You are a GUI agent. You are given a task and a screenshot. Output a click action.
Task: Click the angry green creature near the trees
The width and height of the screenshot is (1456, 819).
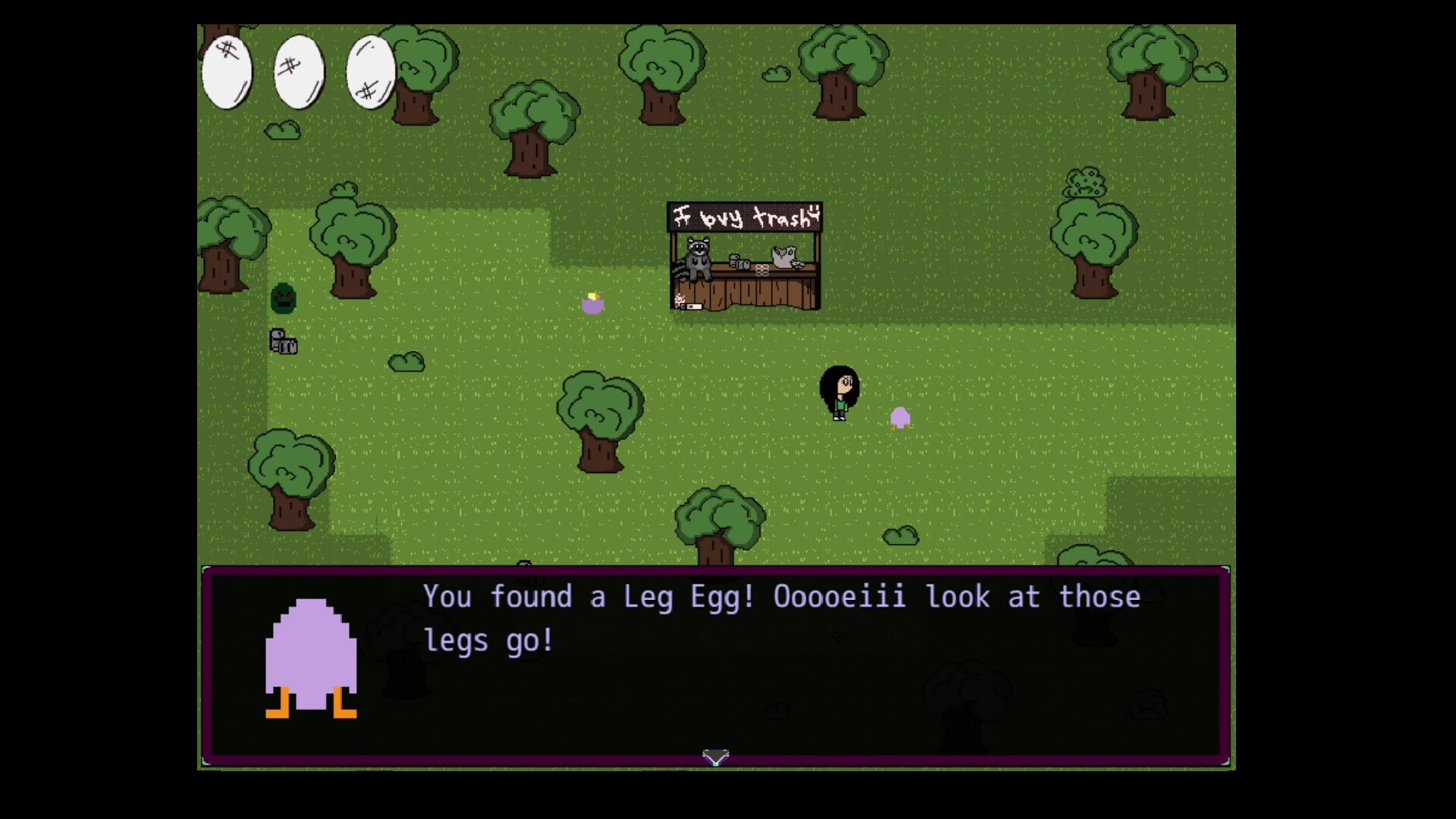[x=283, y=299]
